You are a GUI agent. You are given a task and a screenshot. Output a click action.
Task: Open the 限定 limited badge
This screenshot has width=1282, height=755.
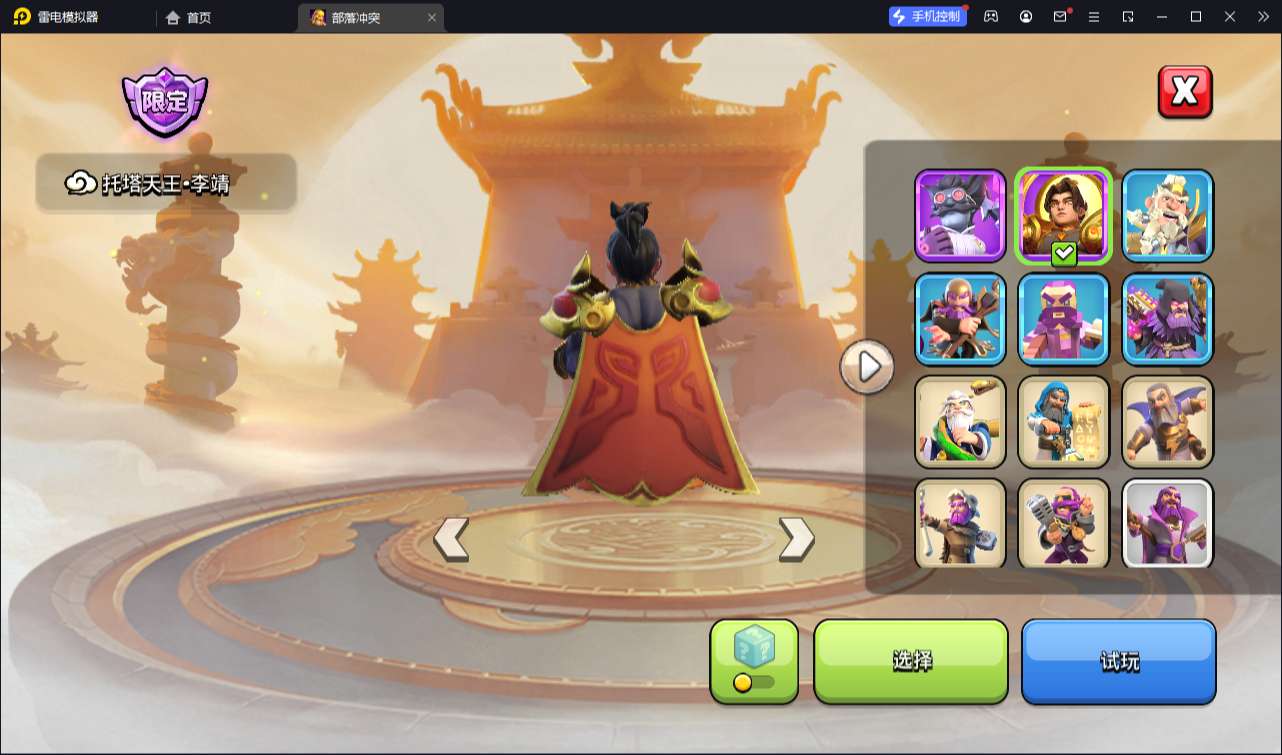165,103
